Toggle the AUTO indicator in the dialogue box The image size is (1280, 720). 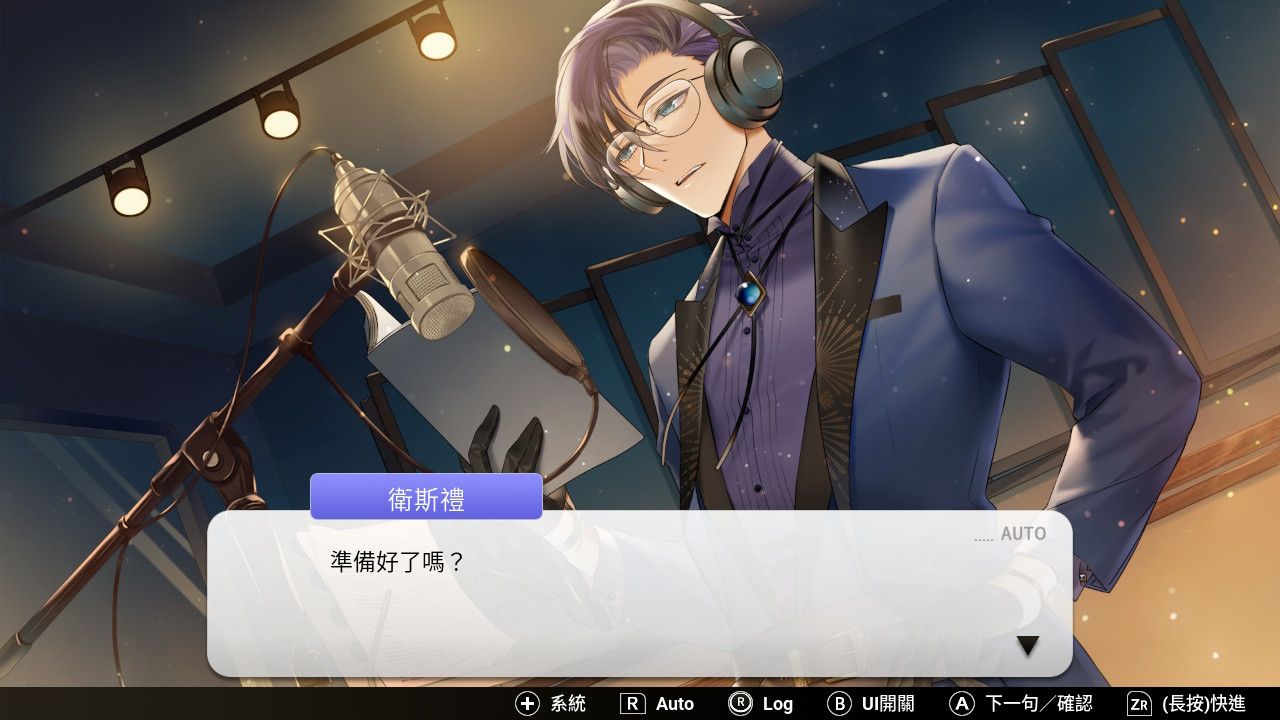1022,534
